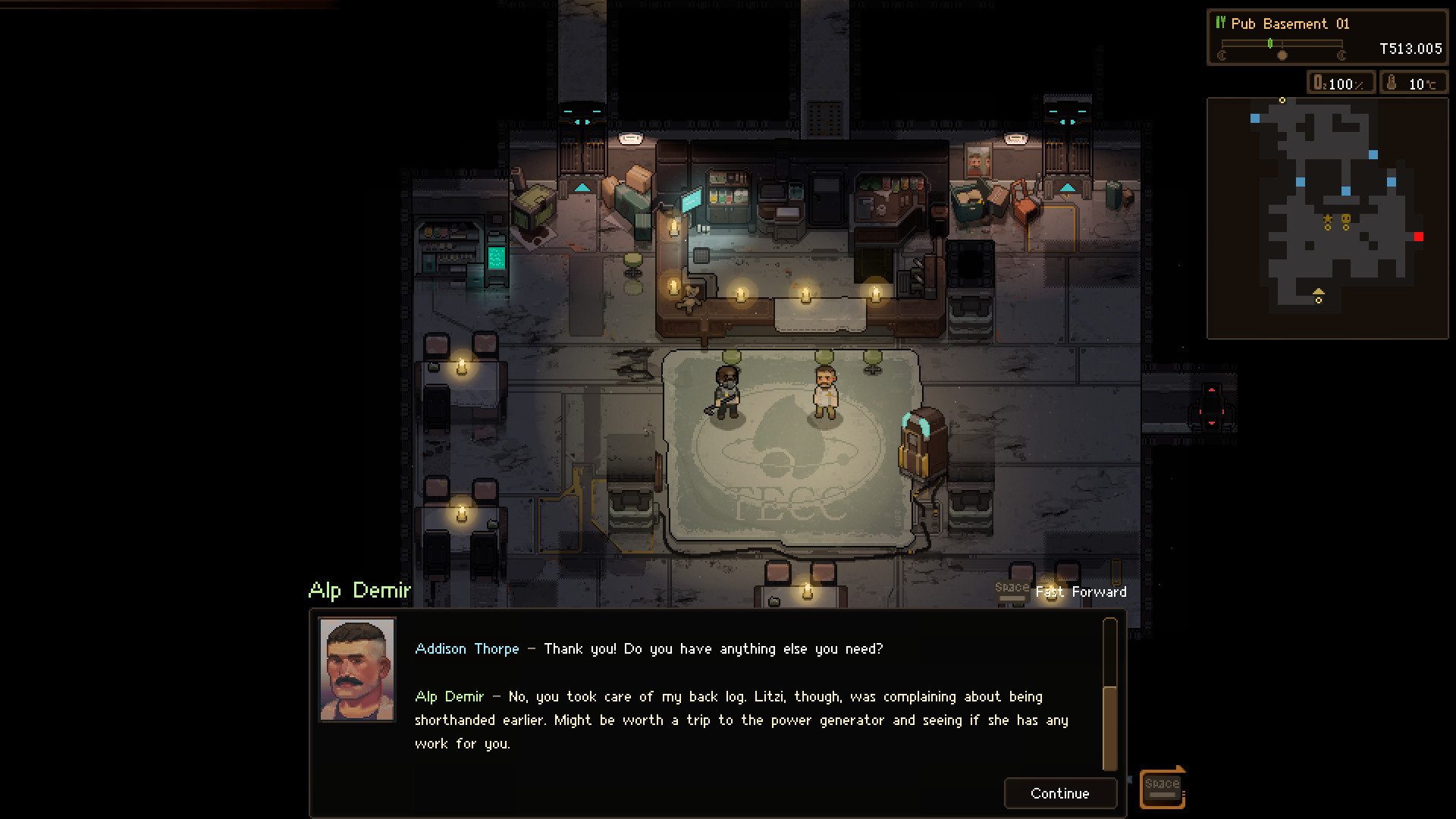
Task: Click the Alp Demir name in the dialogue text
Action: [450, 696]
